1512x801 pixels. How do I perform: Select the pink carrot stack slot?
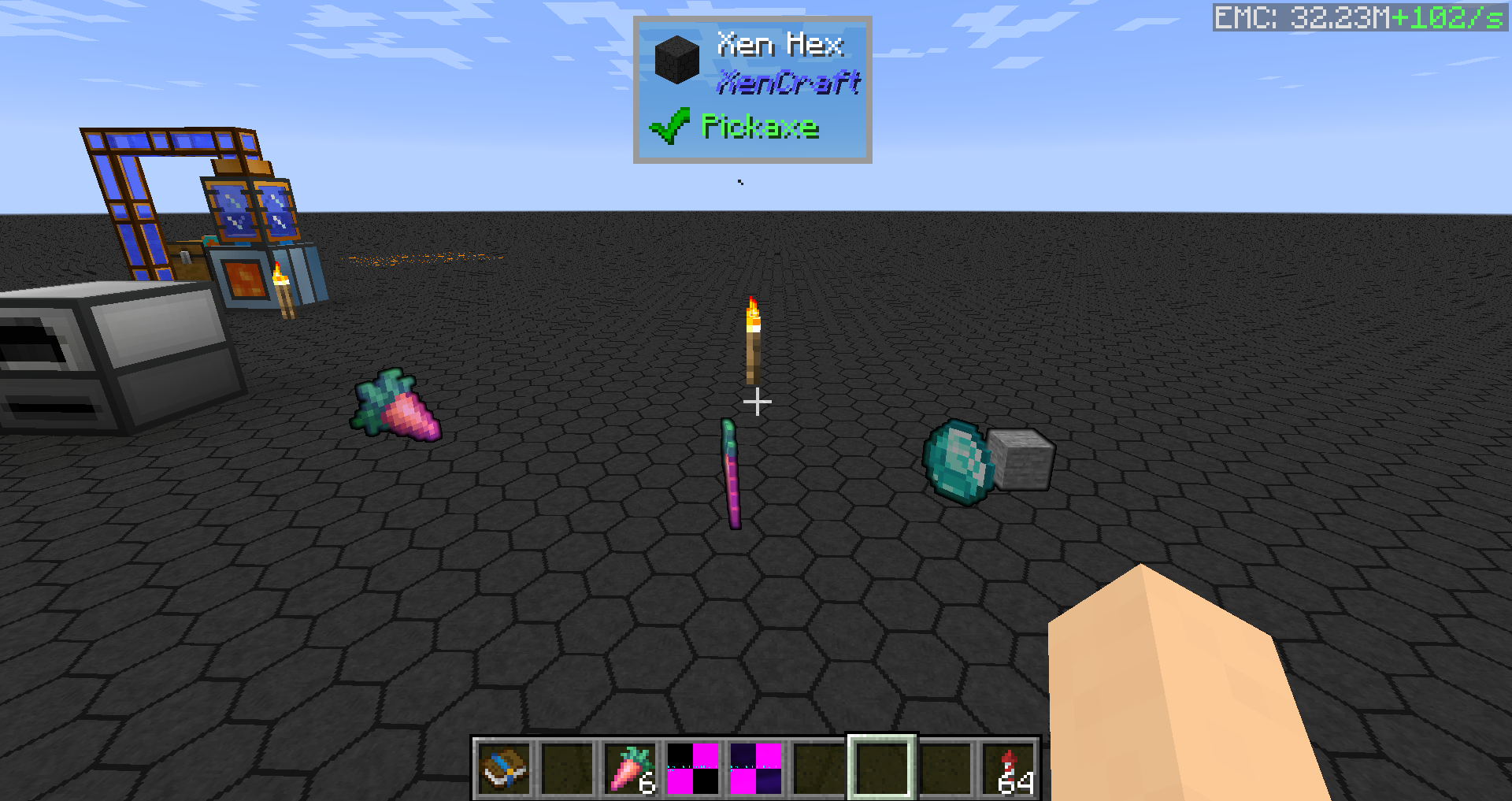tap(630, 769)
